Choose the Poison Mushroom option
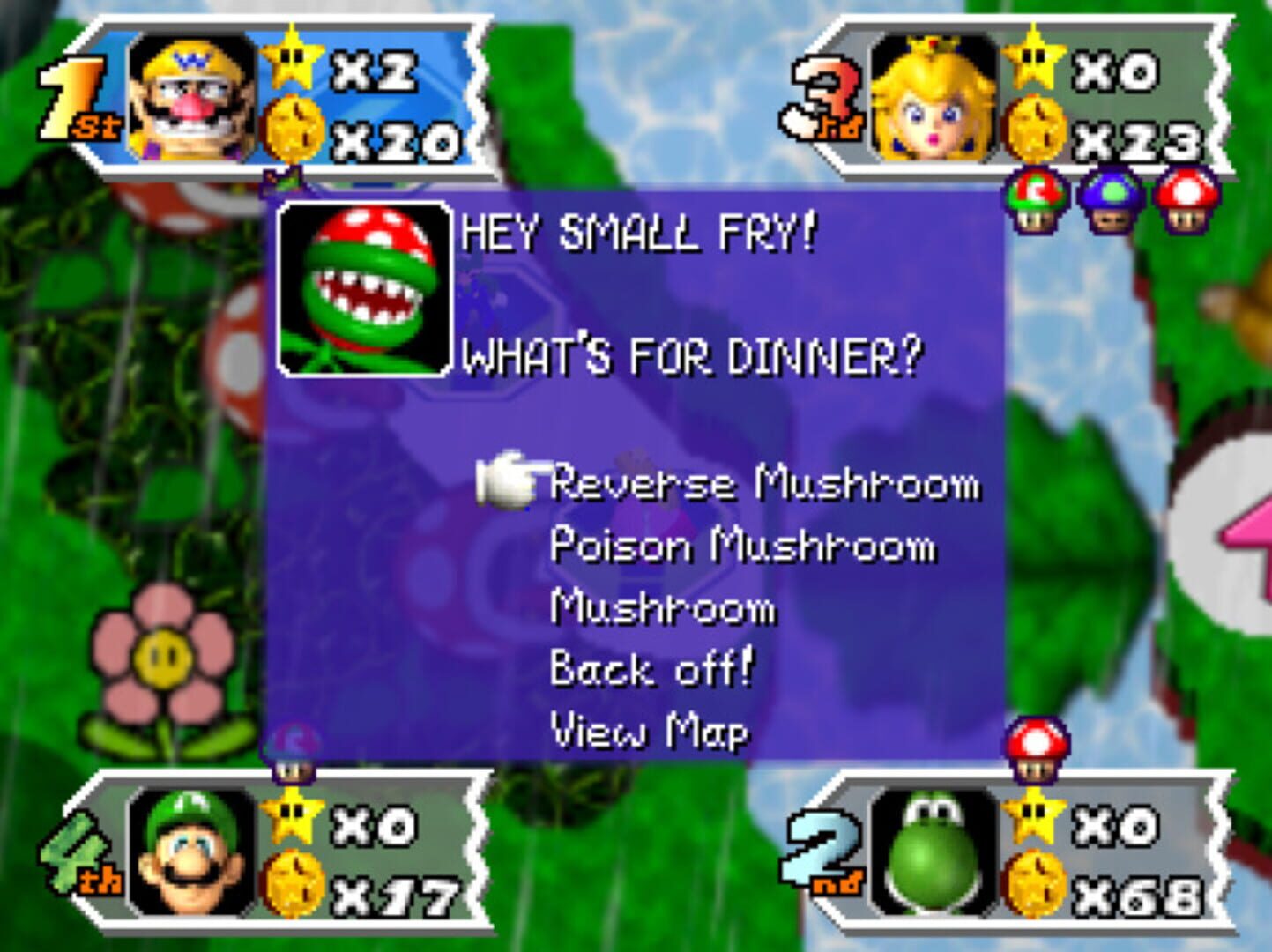1272x952 pixels. click(743, 547)
